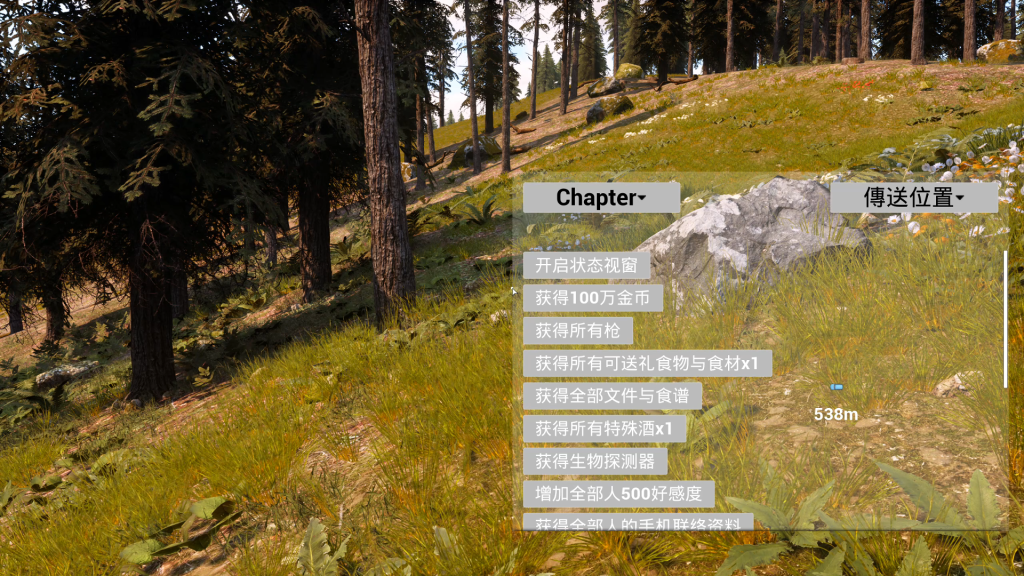Screen dimensions: 1024x576
Task: Open the Chapter dropdown
Action: point(601,197)
